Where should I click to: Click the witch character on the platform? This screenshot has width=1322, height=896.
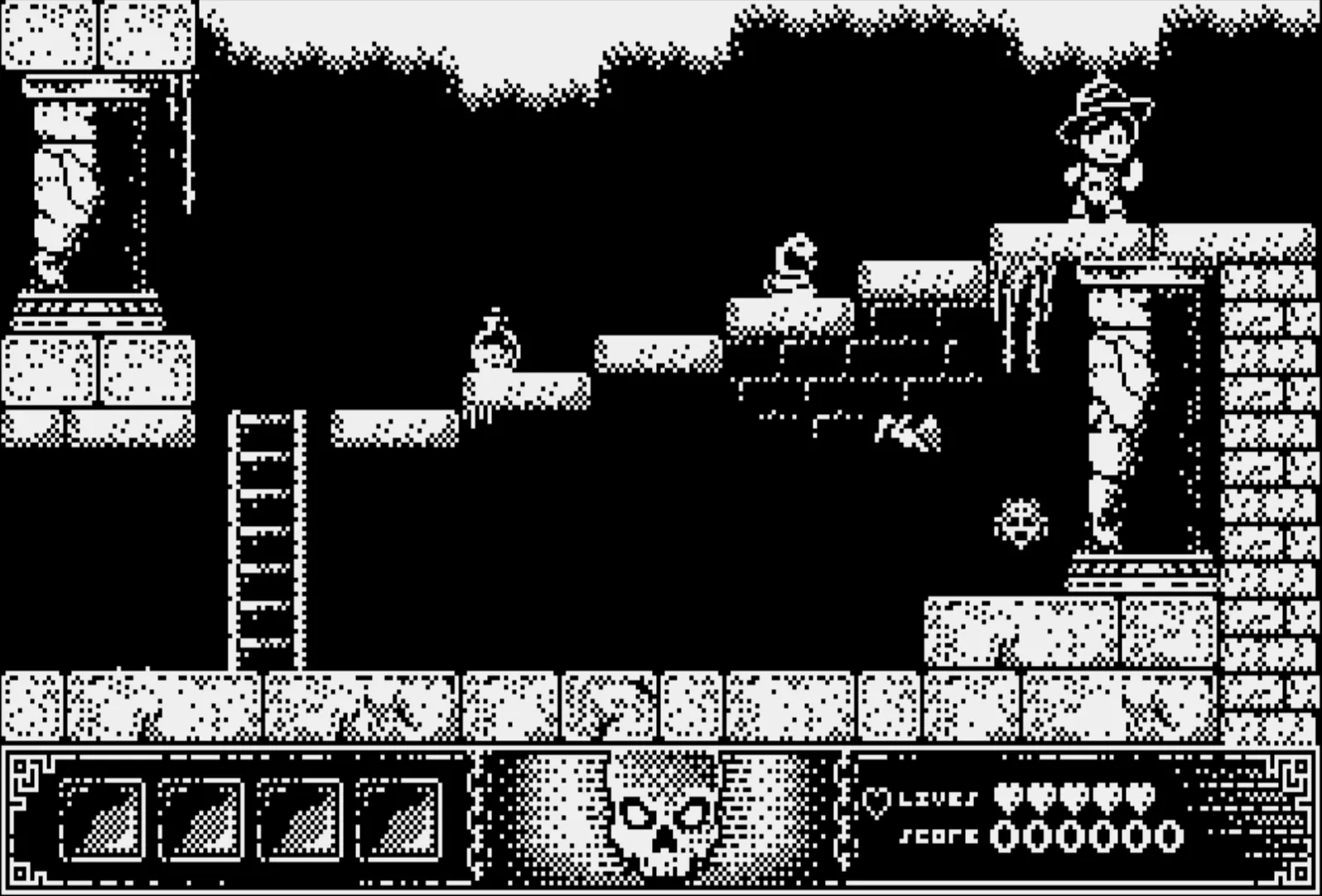1102,149
